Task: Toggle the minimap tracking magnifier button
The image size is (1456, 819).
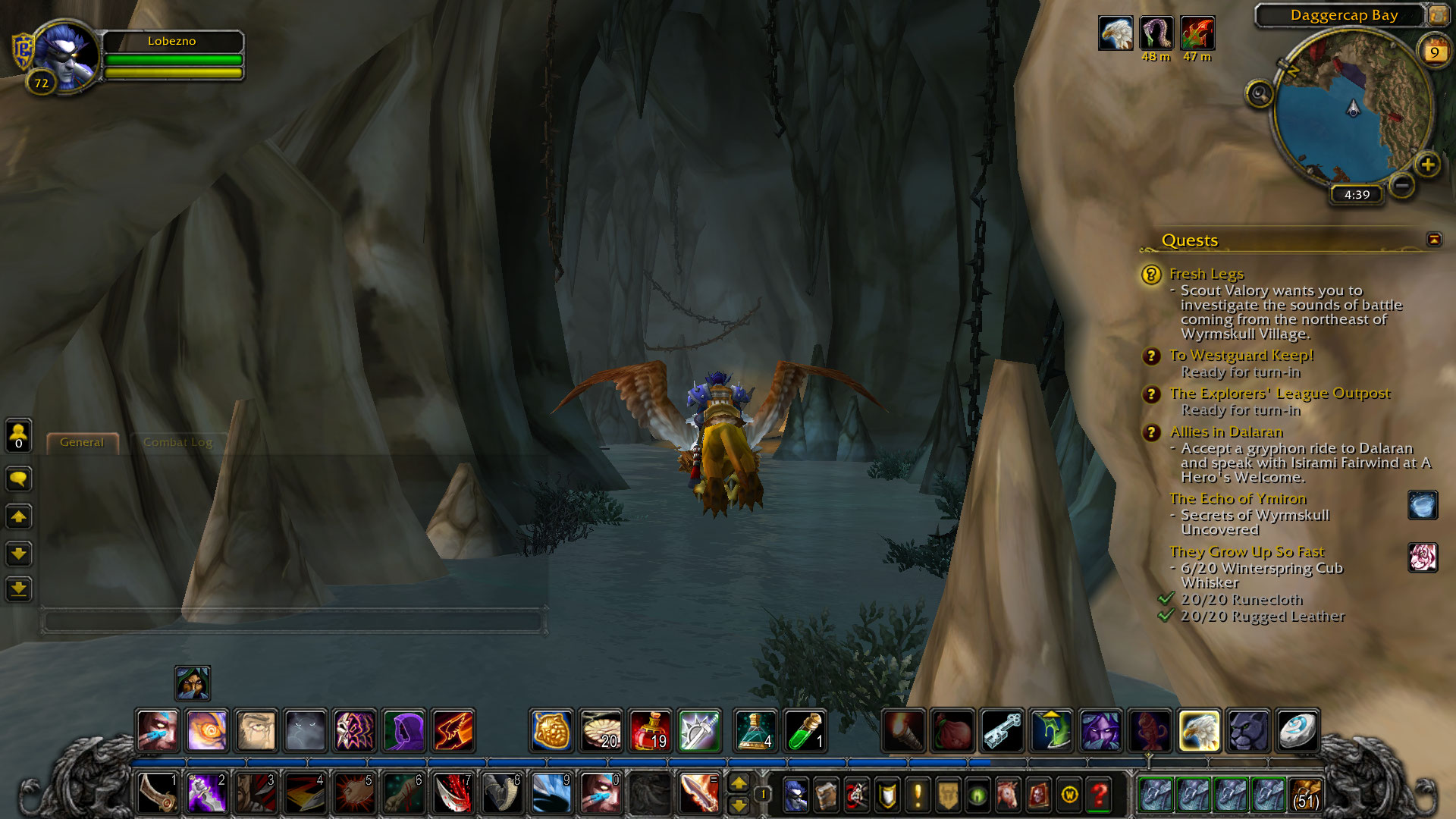Action: [1260, 94]
